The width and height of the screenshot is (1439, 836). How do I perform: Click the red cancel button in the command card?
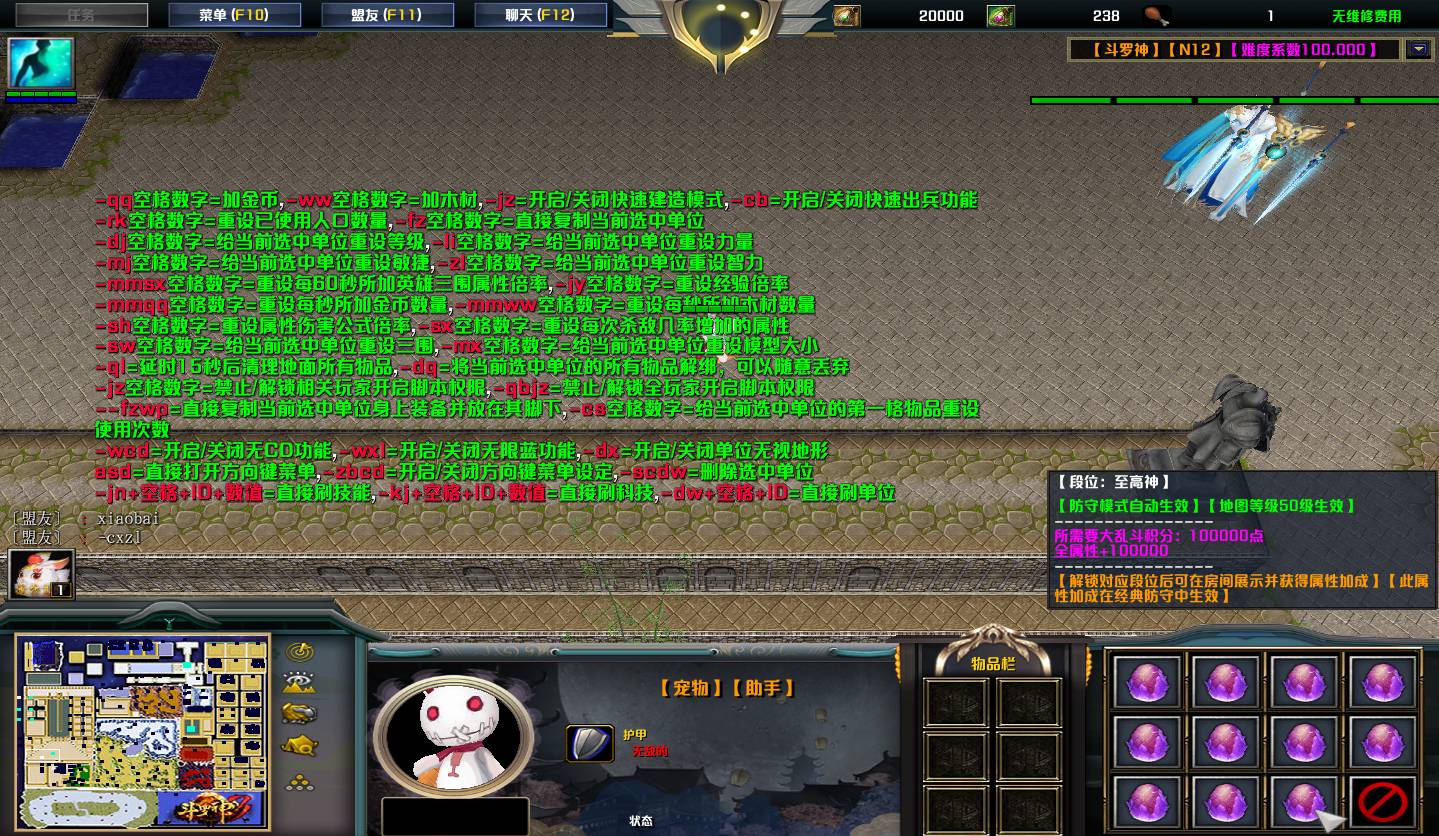tap(1383, 801)
